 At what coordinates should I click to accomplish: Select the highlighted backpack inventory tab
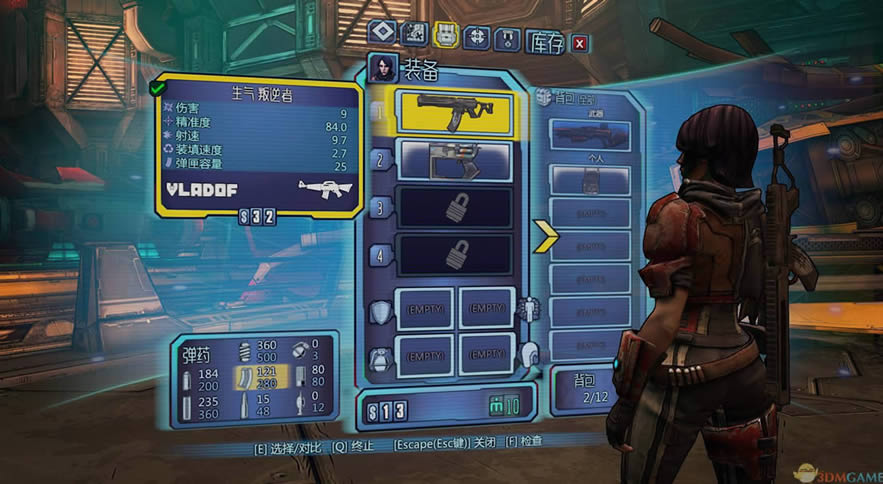tap(447, 36)
